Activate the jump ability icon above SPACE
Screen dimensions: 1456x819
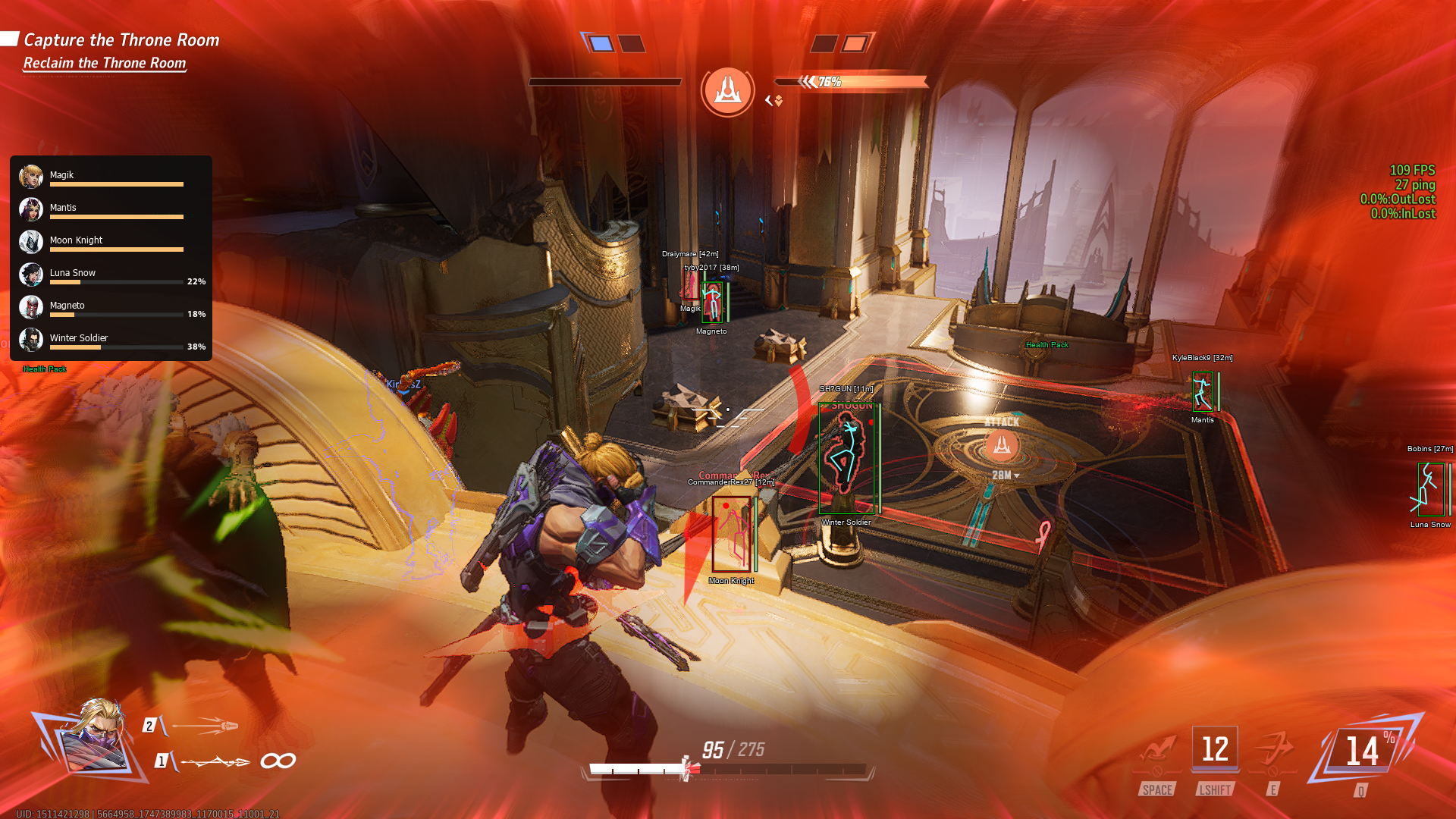[1157, 752]
